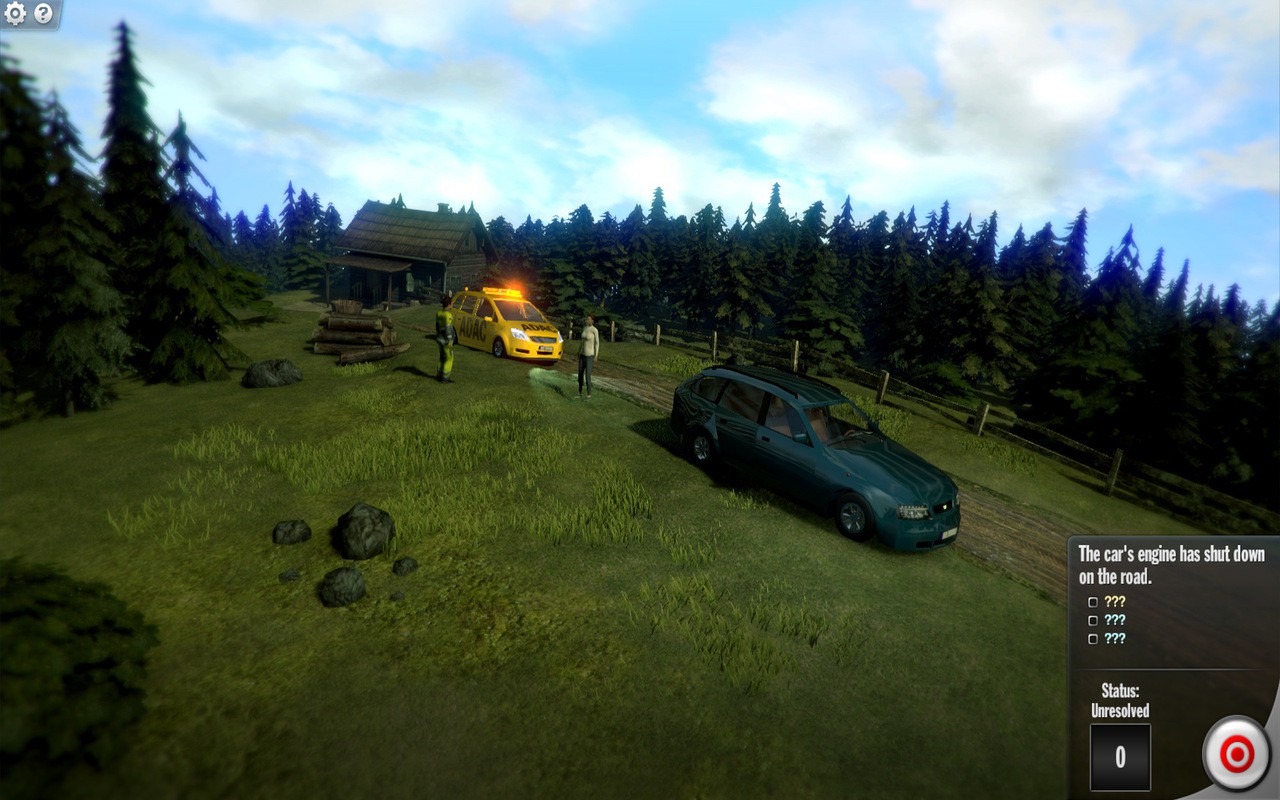Open the settings gear icon
Viewport: 1280px width, 800px height.
click(14, 14)
